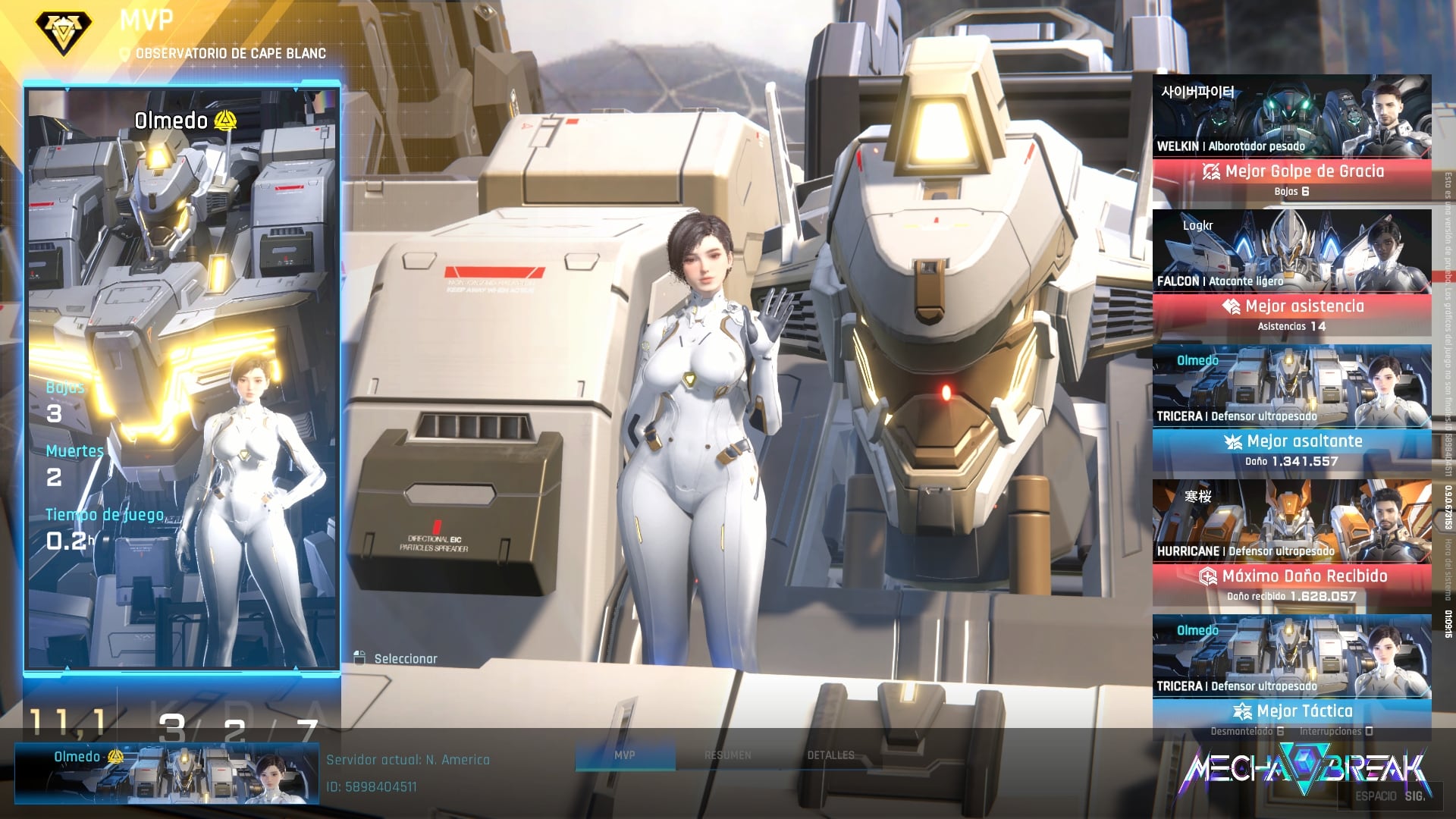Choose Logkr's Mejor asistencia FALCON card

point(1291,273)
